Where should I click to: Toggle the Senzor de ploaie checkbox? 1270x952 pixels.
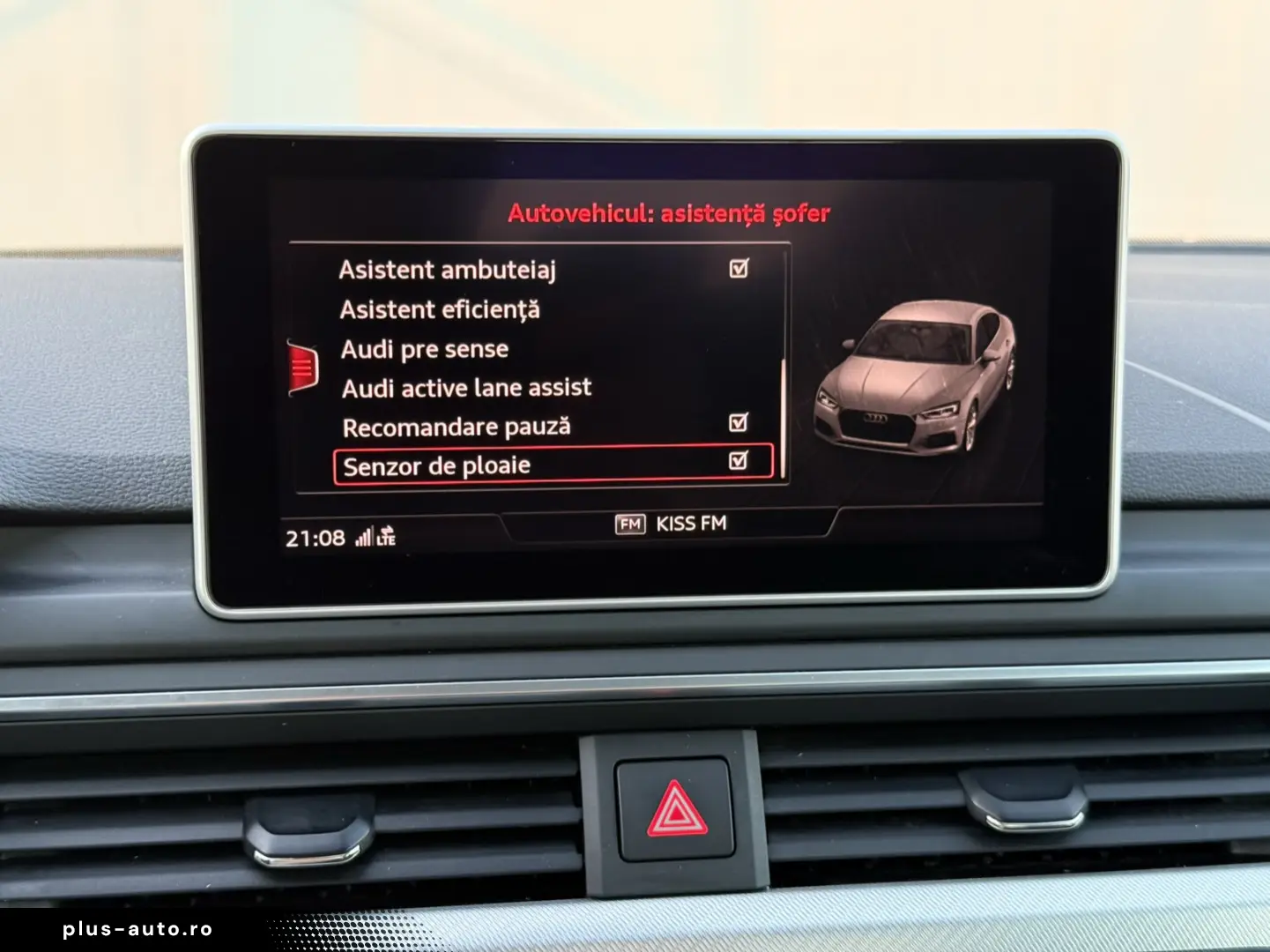(x=737, y=462)
